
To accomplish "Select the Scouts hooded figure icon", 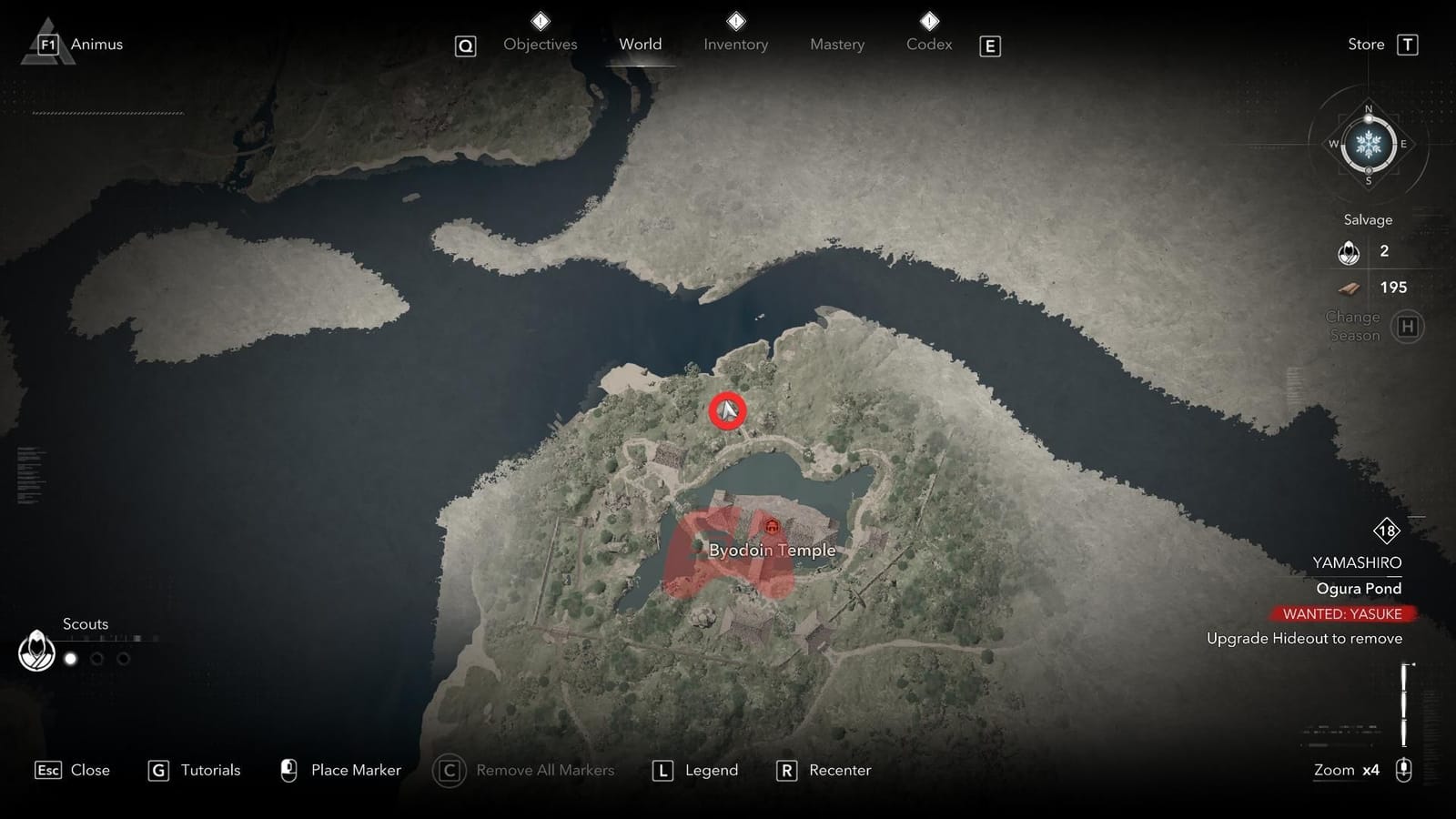I will coord(36,652).
